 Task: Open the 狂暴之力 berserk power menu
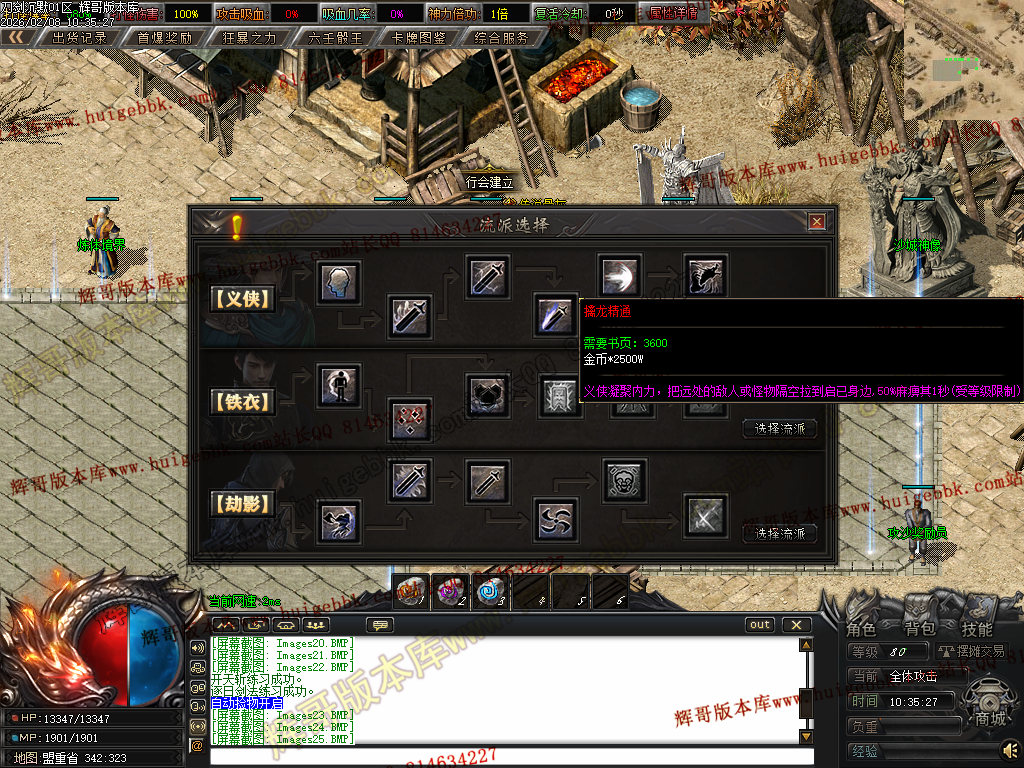click(248, 37)
